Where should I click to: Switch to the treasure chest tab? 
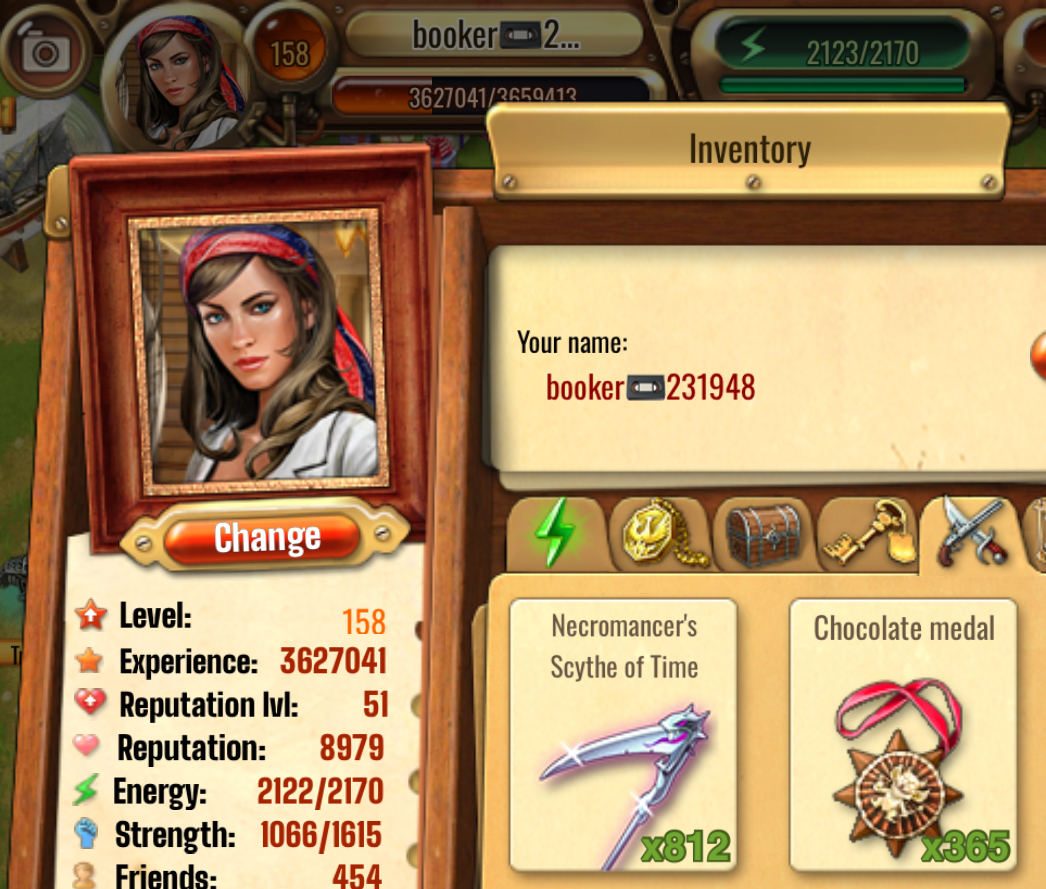763,535
